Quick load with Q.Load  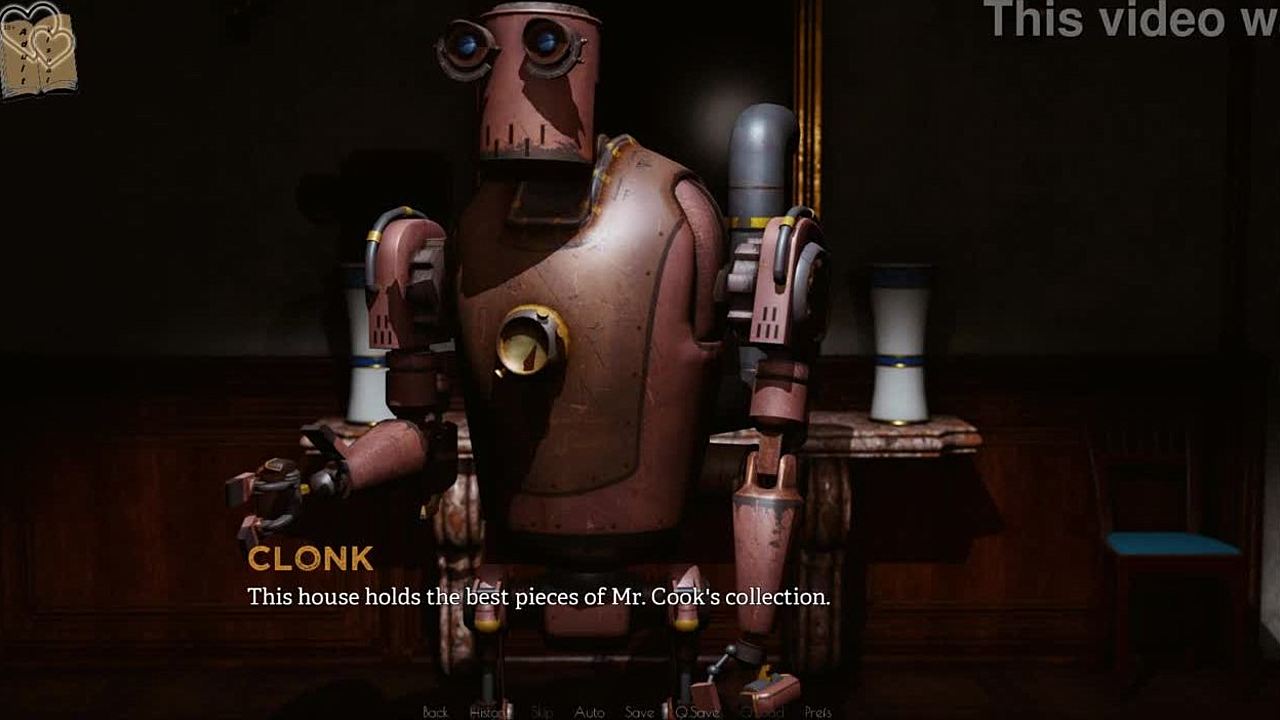pos(761,712)
